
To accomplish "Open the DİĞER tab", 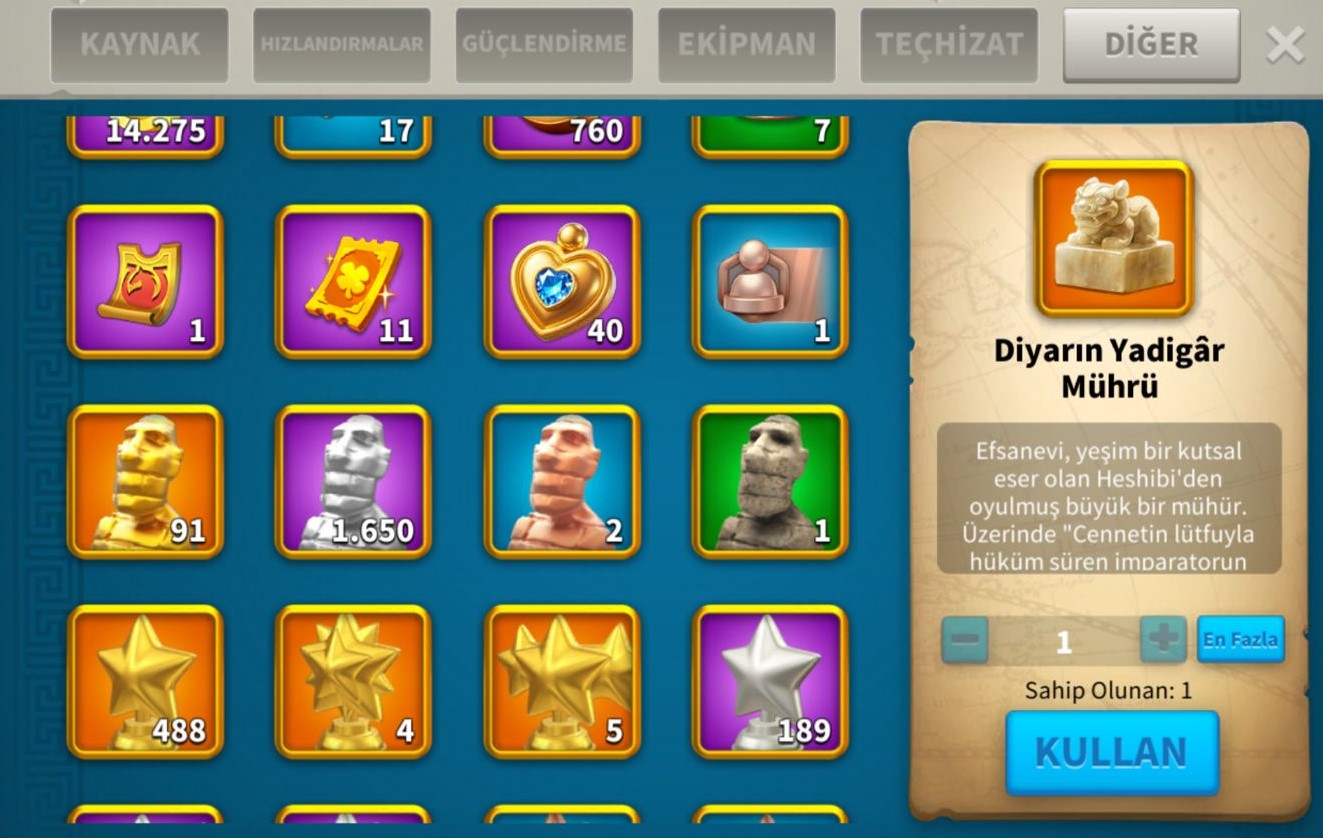I will (x=1150, y=45).
